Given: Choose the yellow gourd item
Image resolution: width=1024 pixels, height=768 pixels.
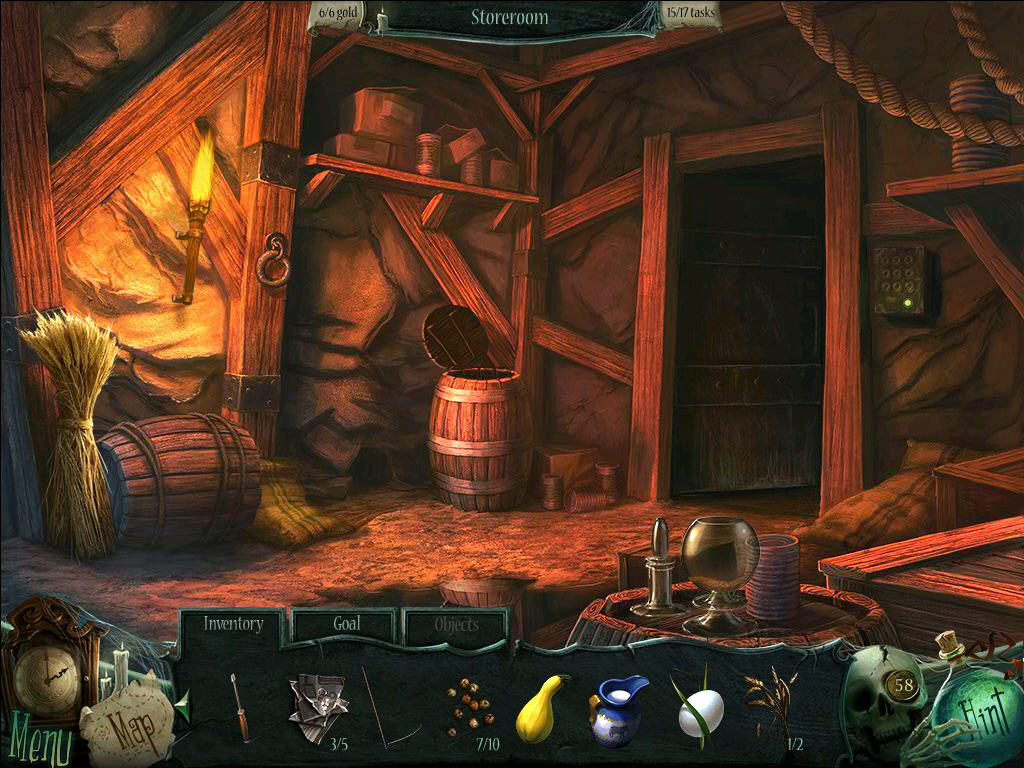Looking at the screenshot, I should tap(541, 707).
